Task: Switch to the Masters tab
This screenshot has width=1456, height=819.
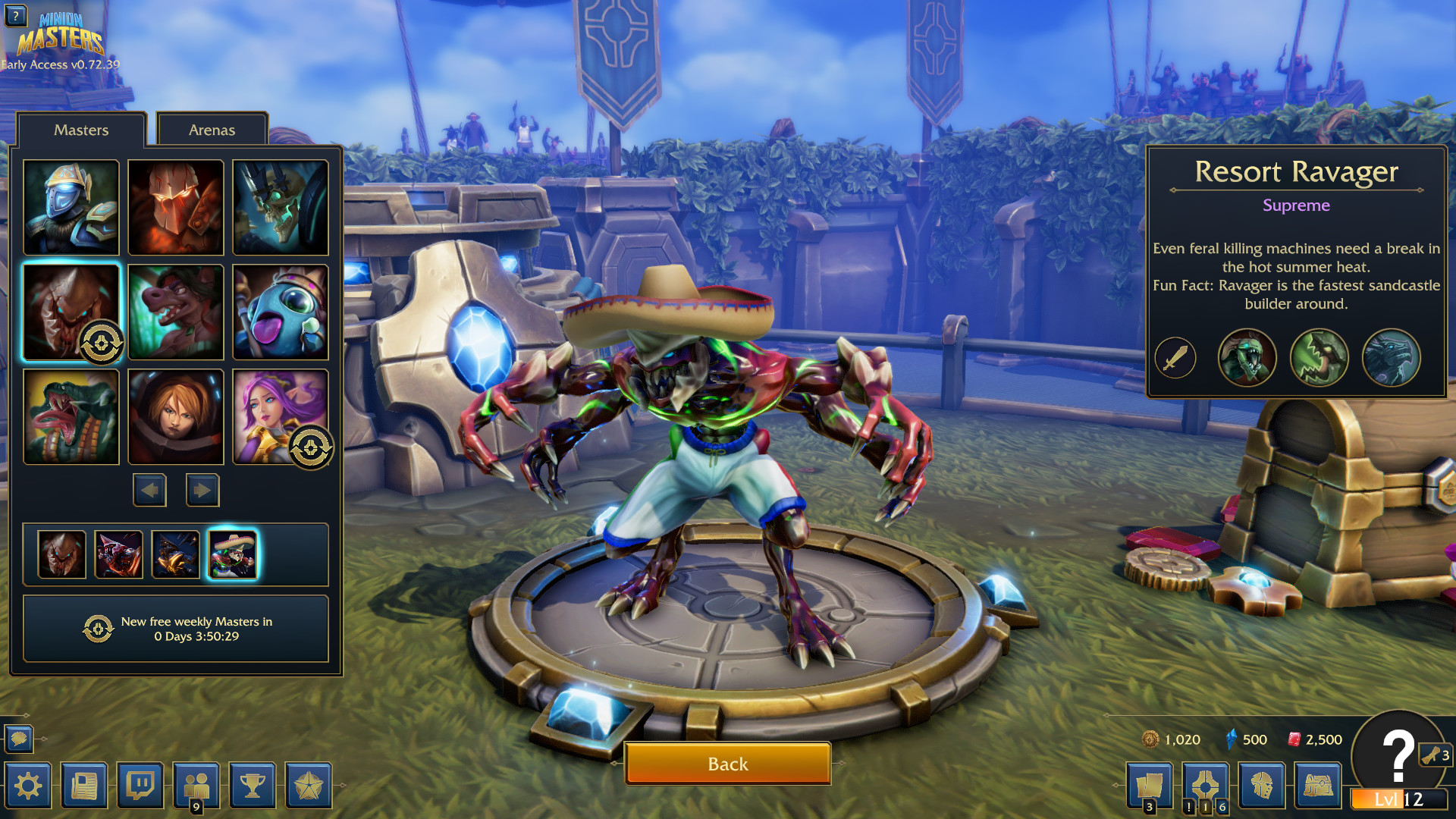Action: click(81, 130)
